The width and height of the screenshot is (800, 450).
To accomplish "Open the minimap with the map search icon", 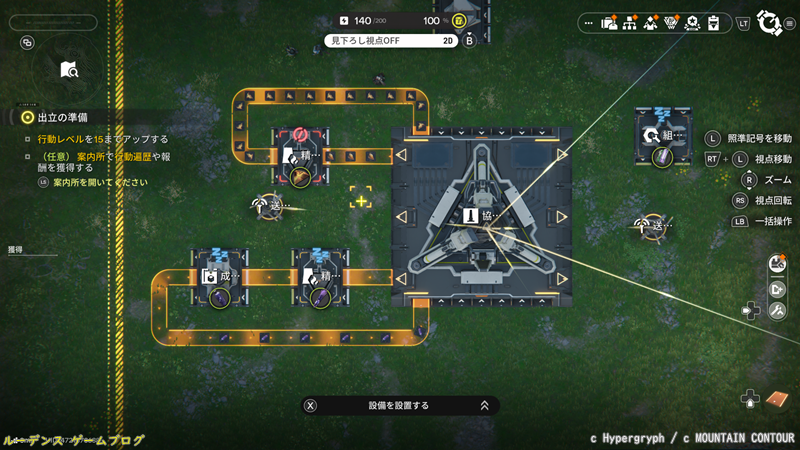I will [x=68, y=69].
